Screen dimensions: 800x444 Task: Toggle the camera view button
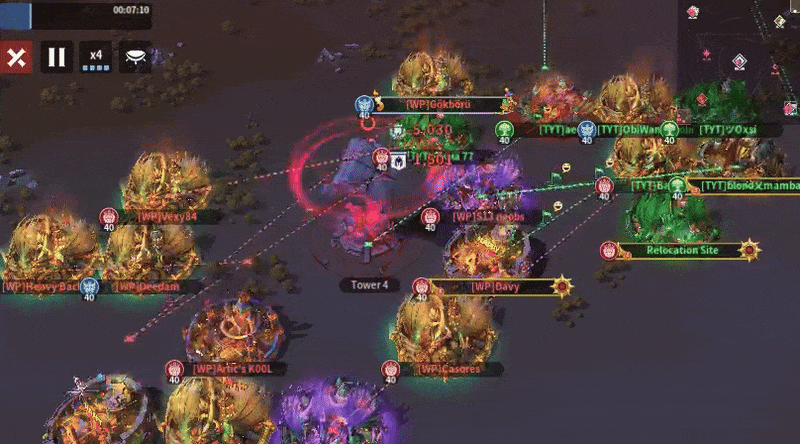[136, 57]
